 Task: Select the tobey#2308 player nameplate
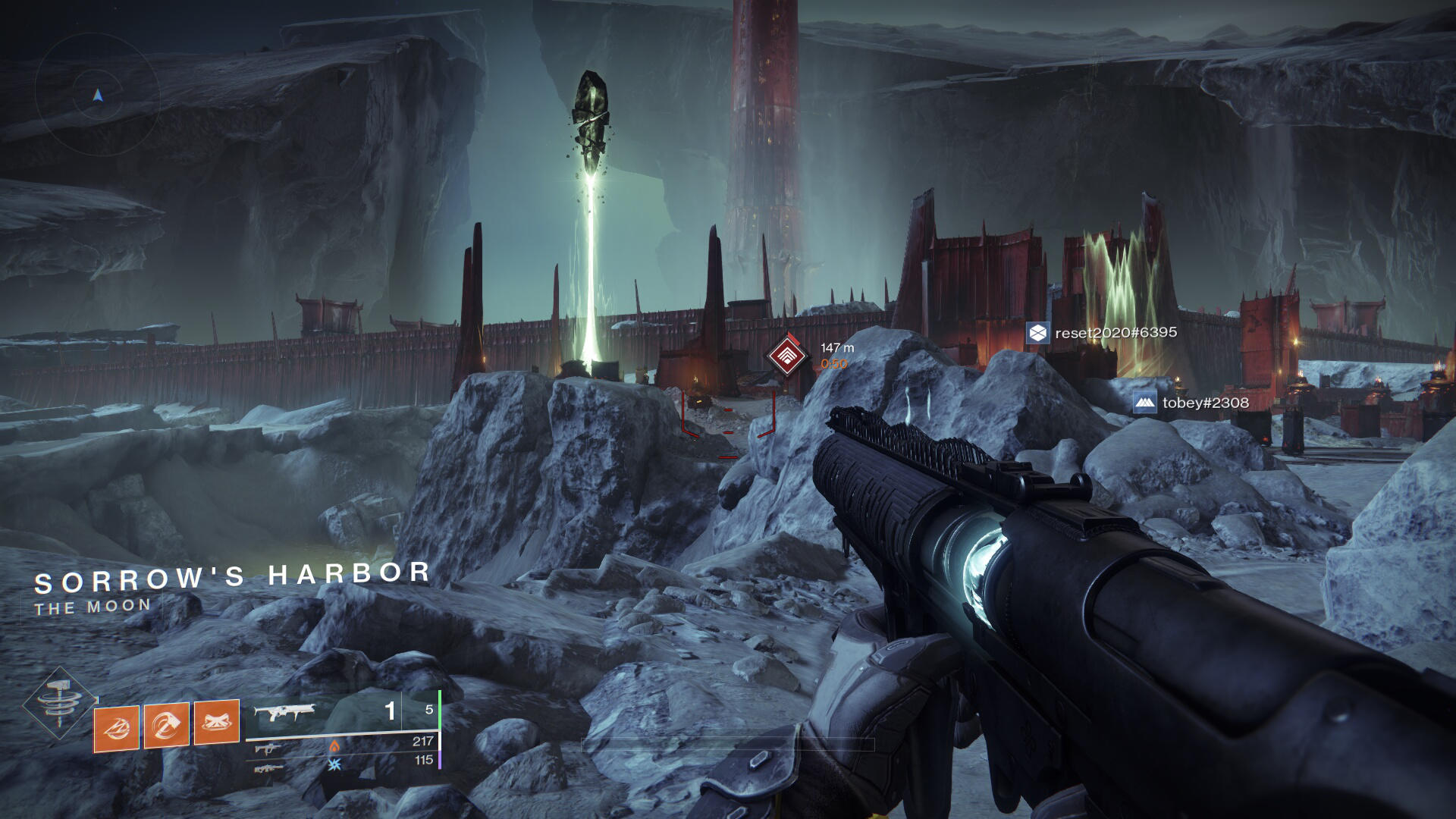(x=1191, y=403)
